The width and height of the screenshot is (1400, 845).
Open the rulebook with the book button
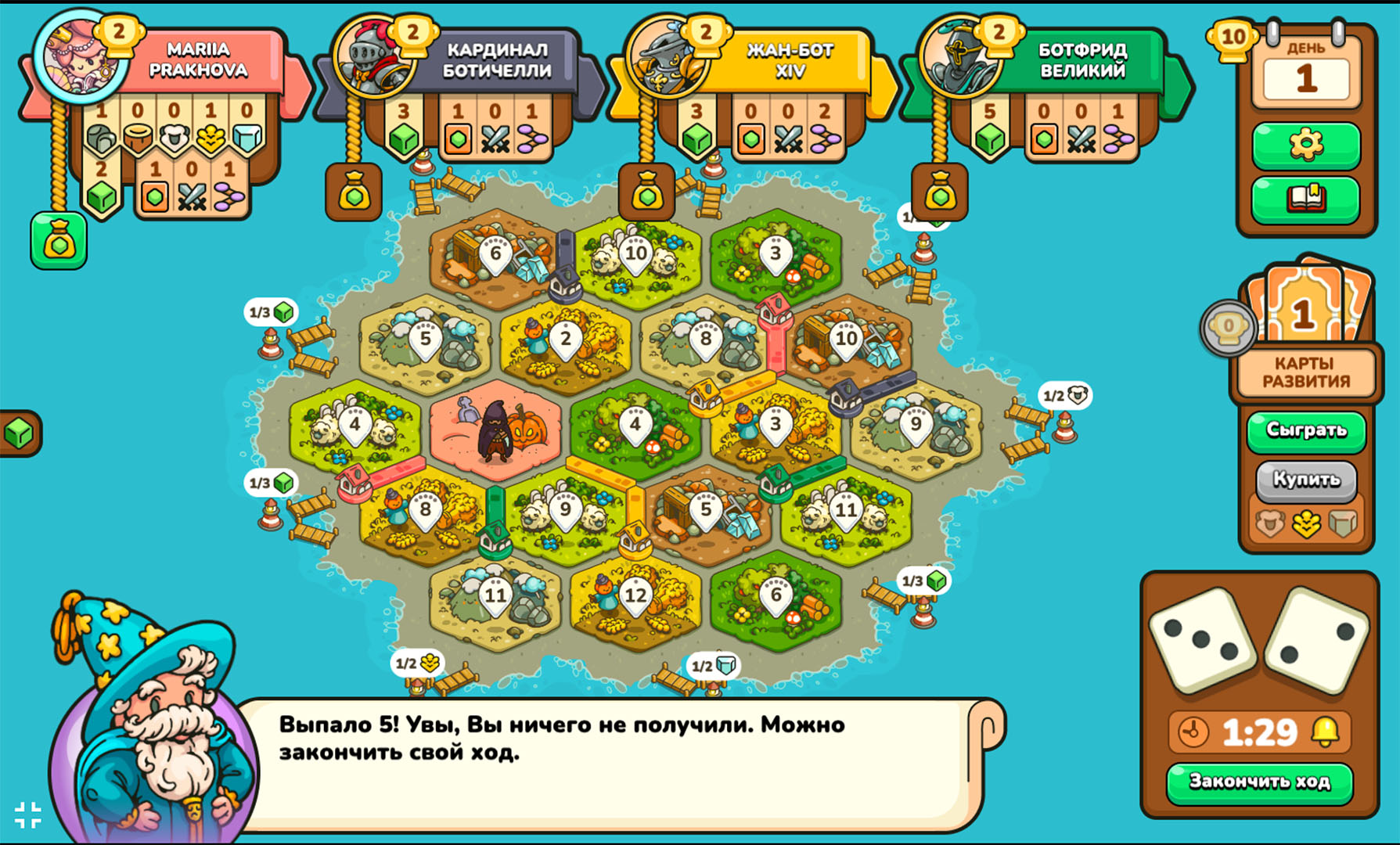pos(1305,199)
